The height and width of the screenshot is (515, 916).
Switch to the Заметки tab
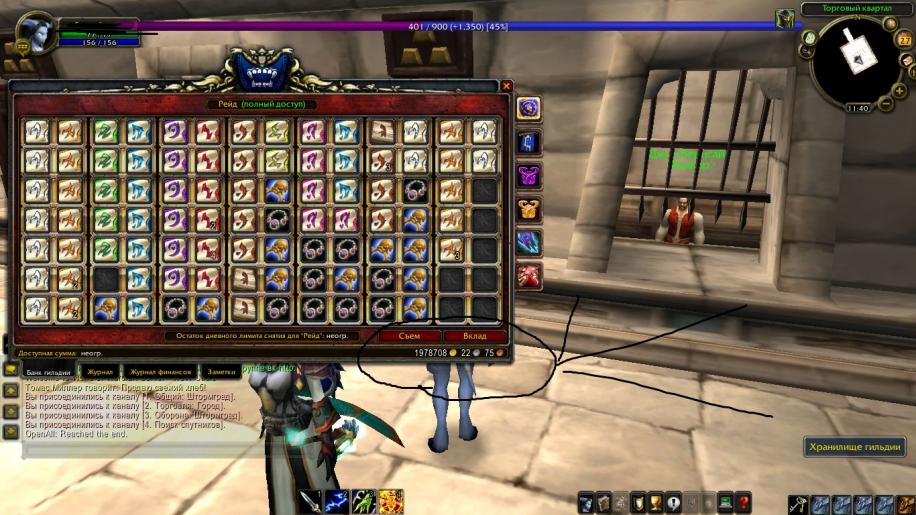point(221,371)
